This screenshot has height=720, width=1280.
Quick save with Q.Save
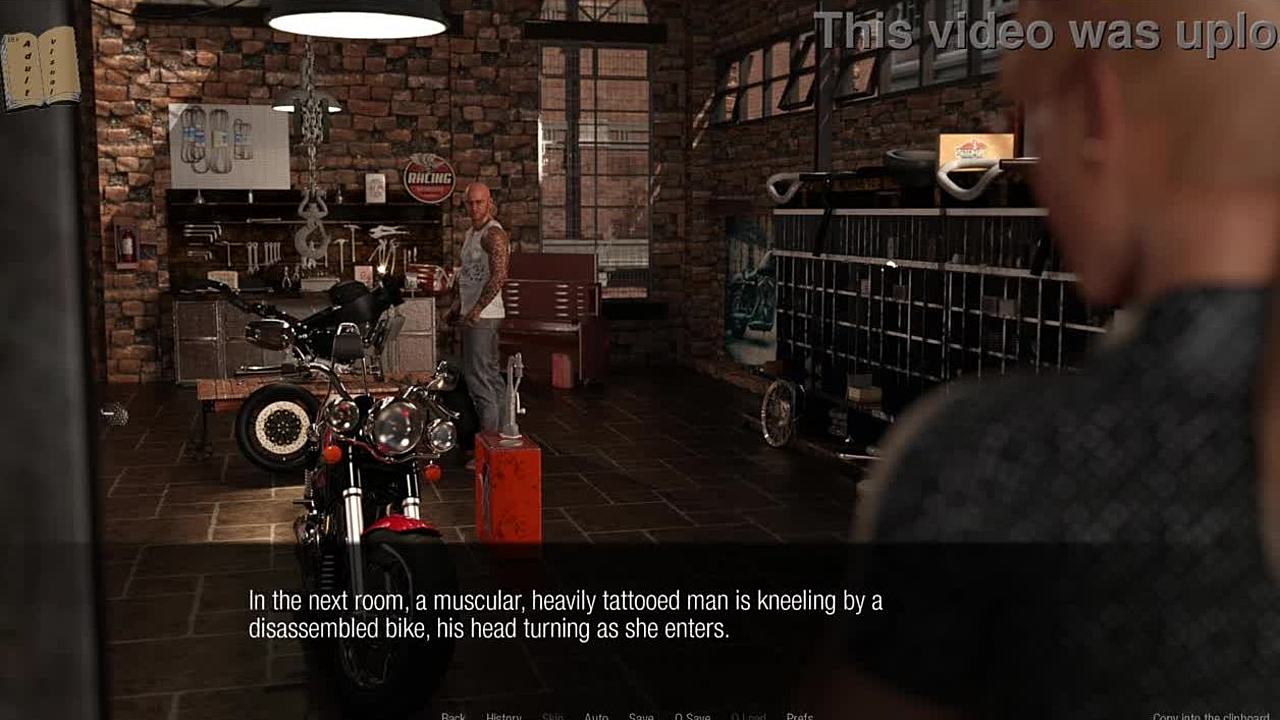[x=692, y=716]
